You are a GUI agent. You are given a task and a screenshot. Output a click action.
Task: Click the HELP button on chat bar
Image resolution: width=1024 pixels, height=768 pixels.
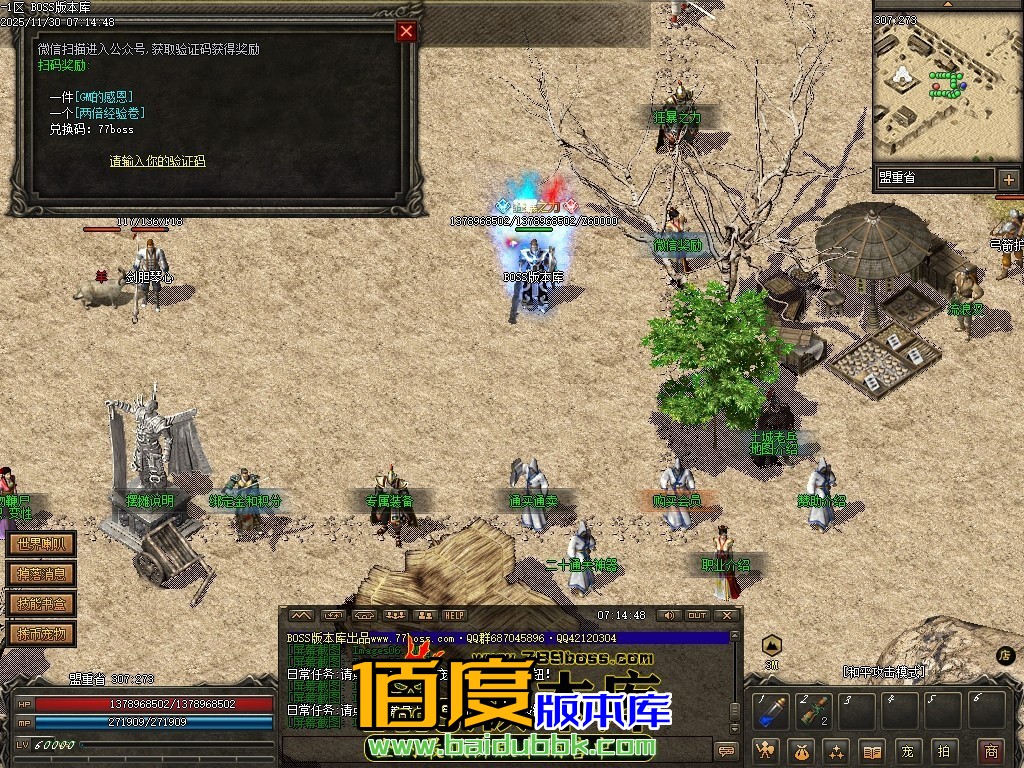click(455, 615)
